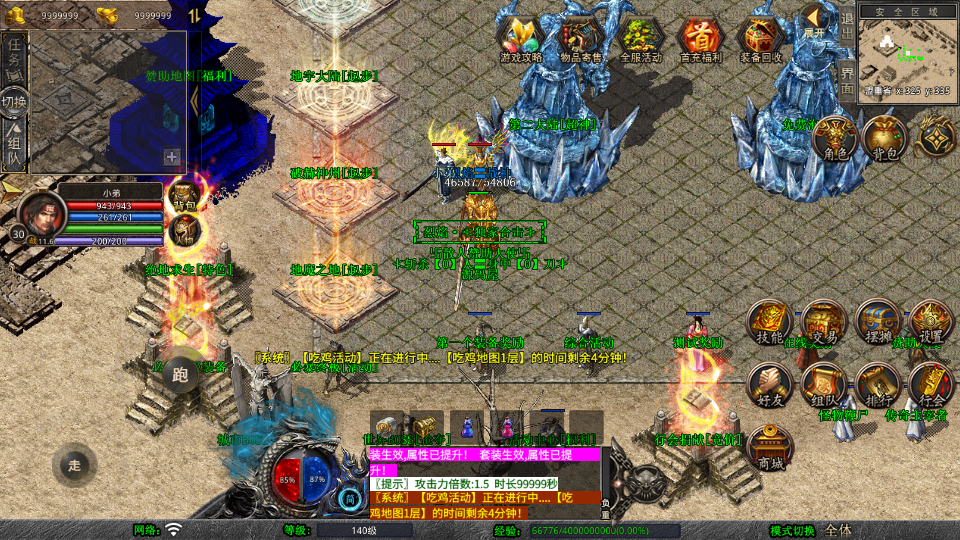Open the 技能 skills book
Viewport: 960px width, 540px height.
(770, 323)
